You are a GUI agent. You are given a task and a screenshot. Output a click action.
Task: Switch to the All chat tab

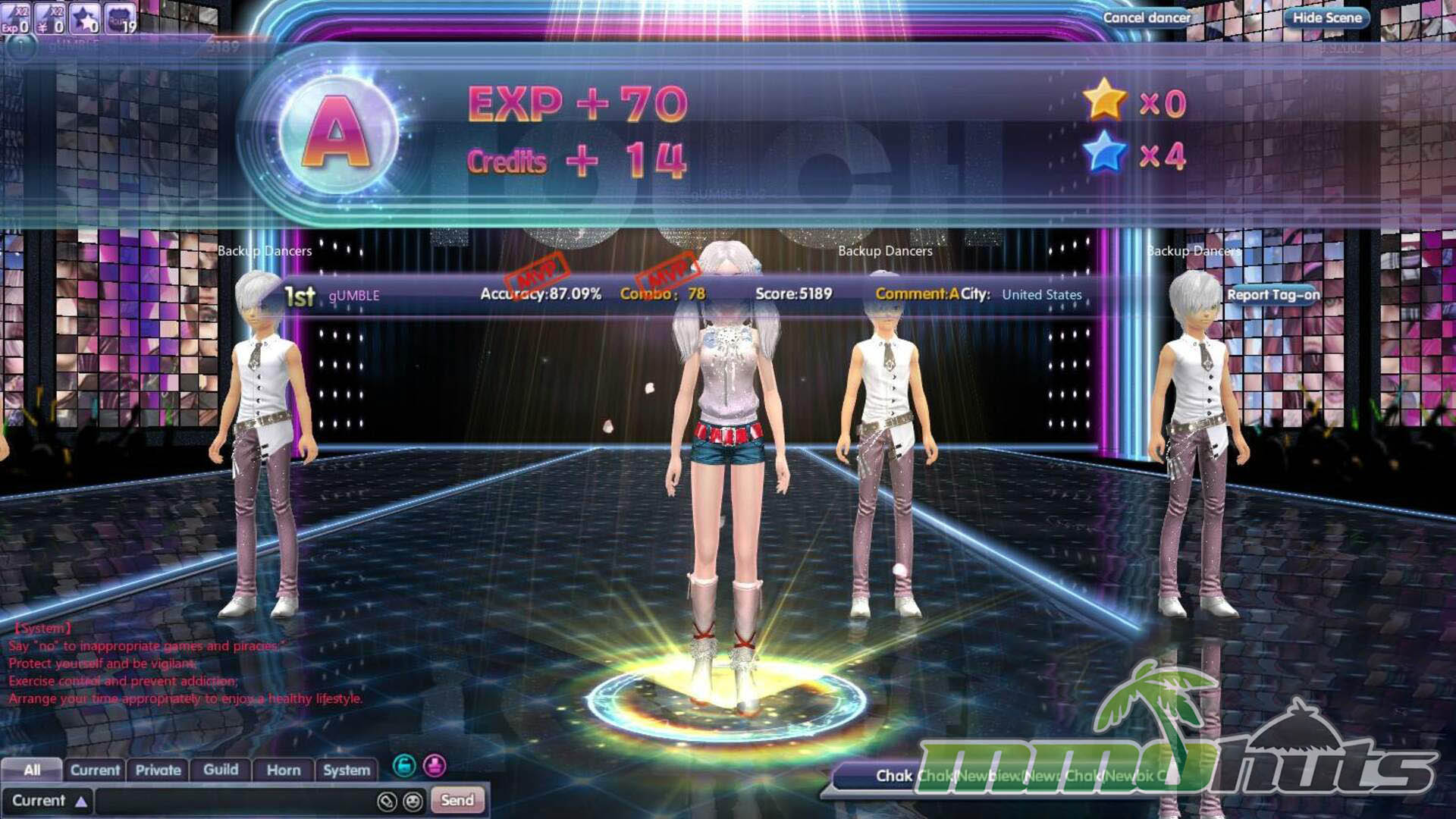(32, 770)
